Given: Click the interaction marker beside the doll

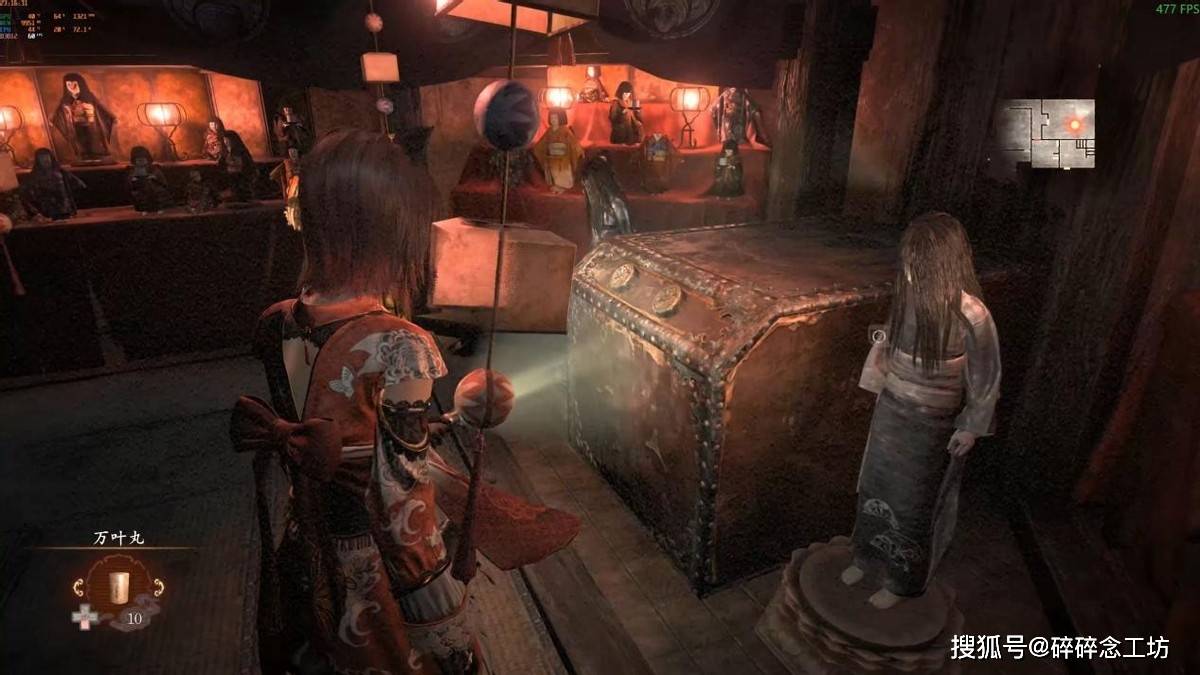Looking at the screenshot, I should tap(878, 336).
